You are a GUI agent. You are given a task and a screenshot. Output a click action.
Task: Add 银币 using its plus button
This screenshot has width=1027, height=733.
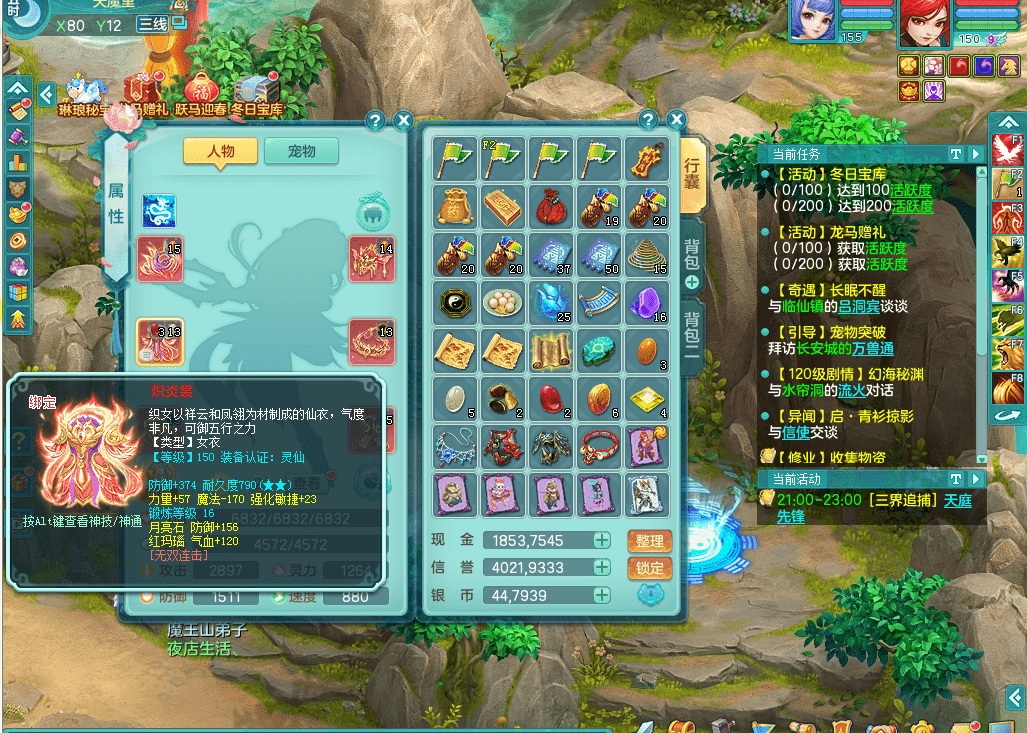pos(602,595)
